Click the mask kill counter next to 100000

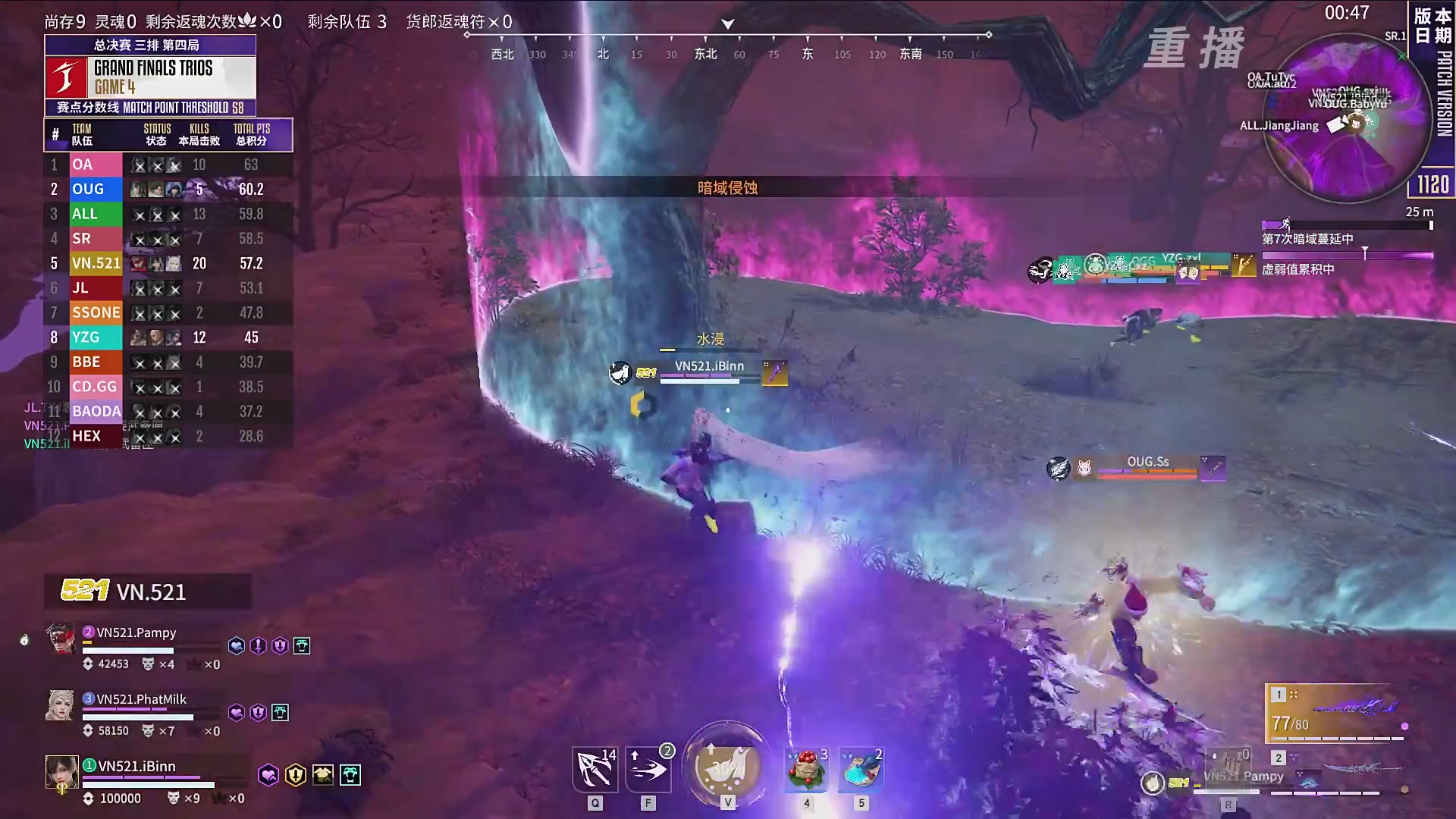(x=172, y=798)
